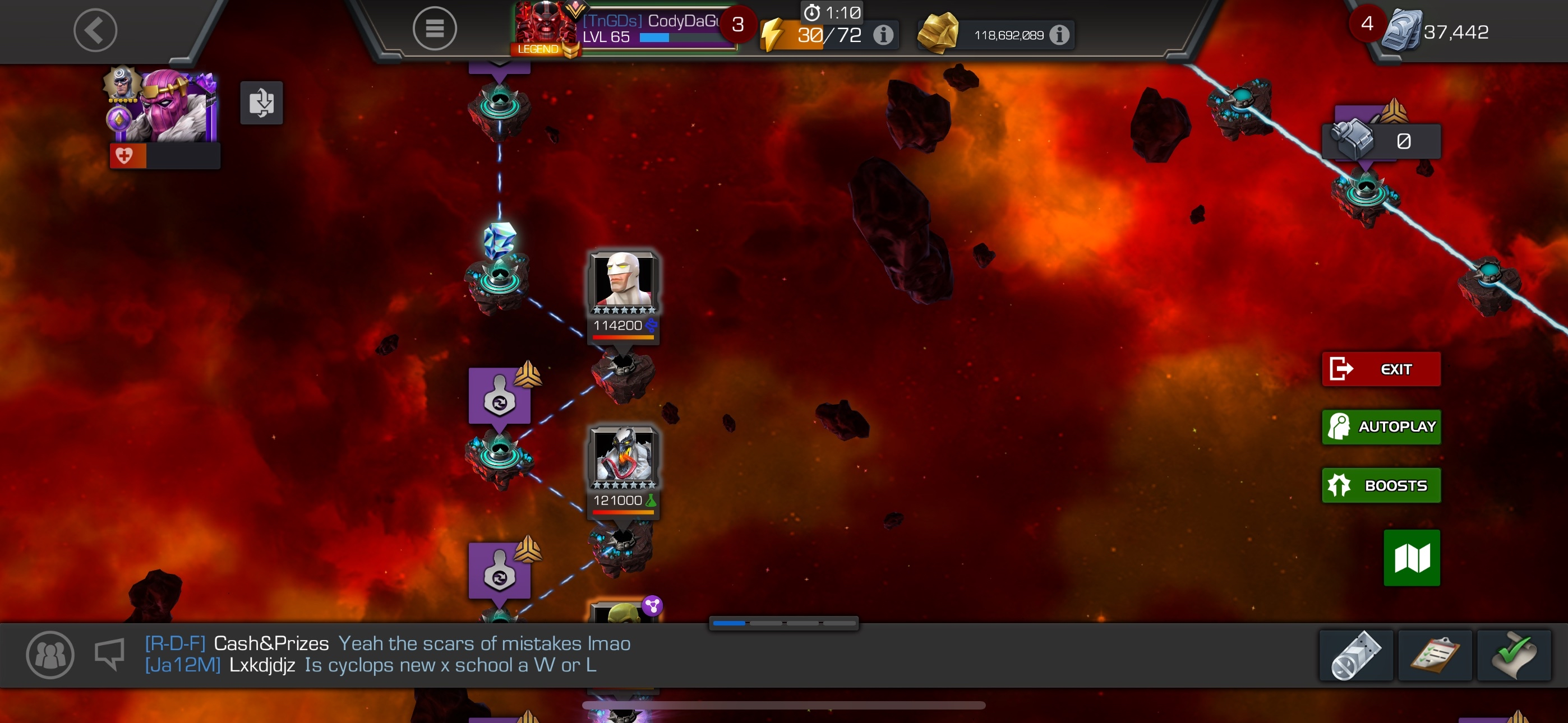Select the upper purple potion node marker

tap(499, 396)
